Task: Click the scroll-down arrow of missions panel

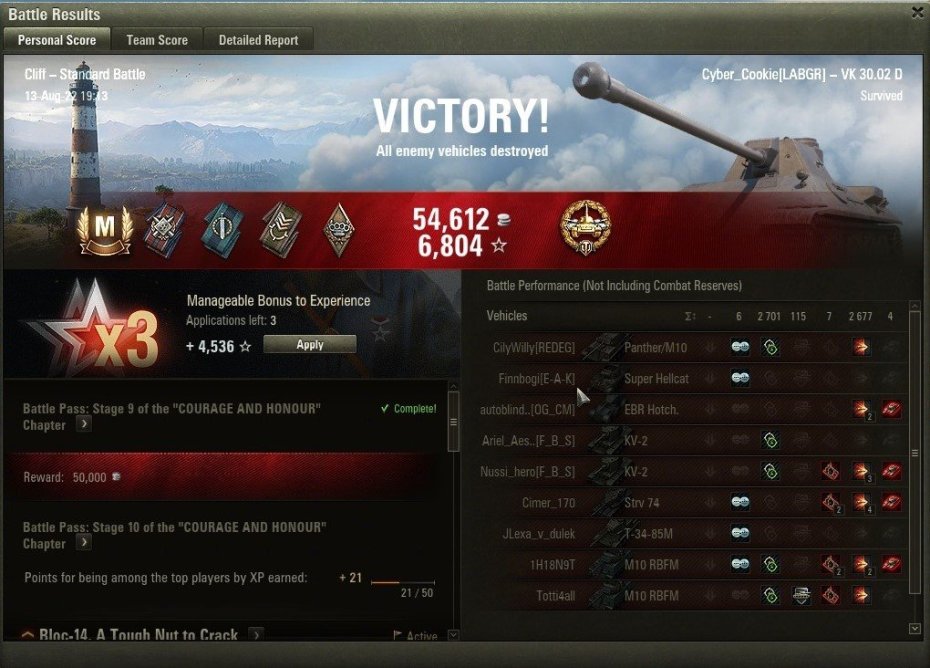Action: 453,635
